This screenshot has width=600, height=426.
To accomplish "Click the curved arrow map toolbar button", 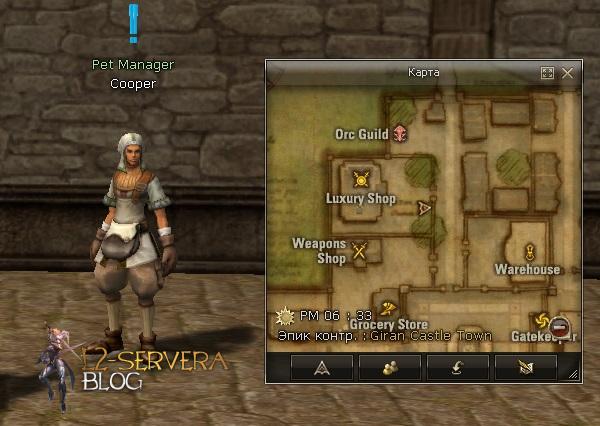I will click(x=458, y=367).
